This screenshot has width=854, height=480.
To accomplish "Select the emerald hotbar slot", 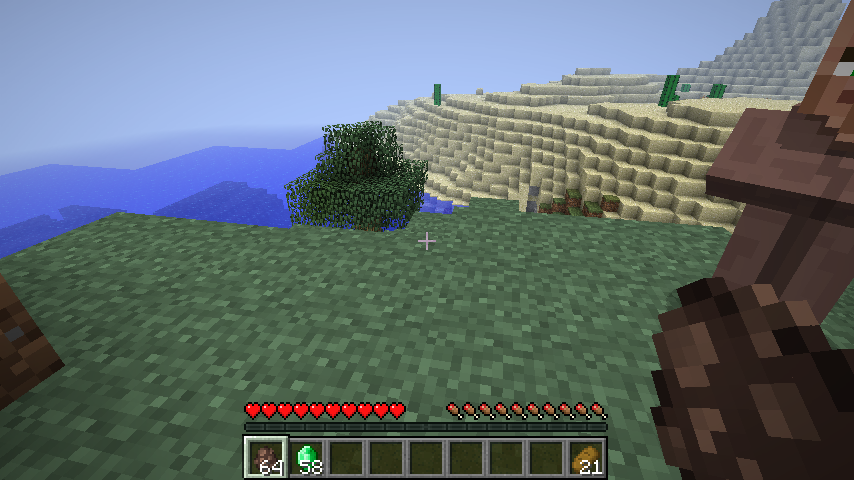I will point(307,457).
